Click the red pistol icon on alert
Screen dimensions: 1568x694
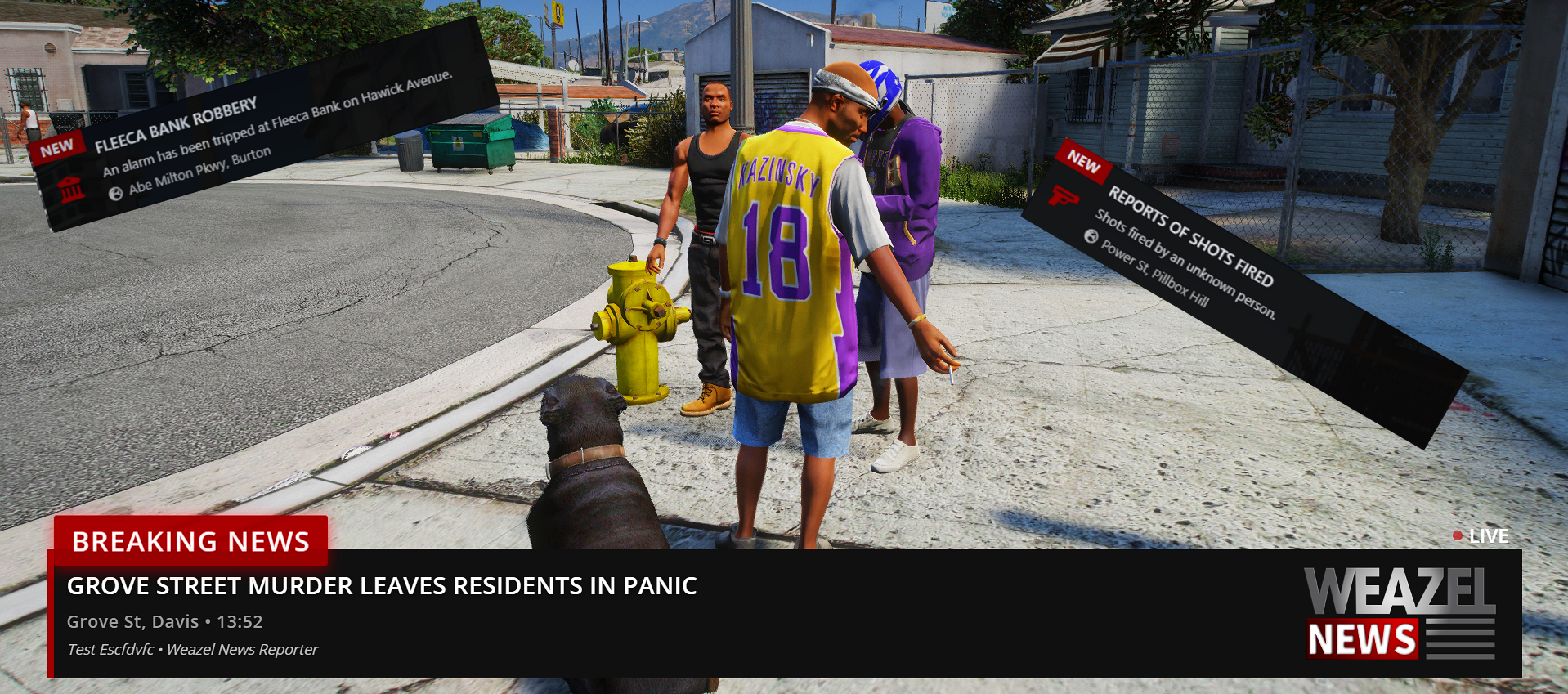(x=1063, y=197)
